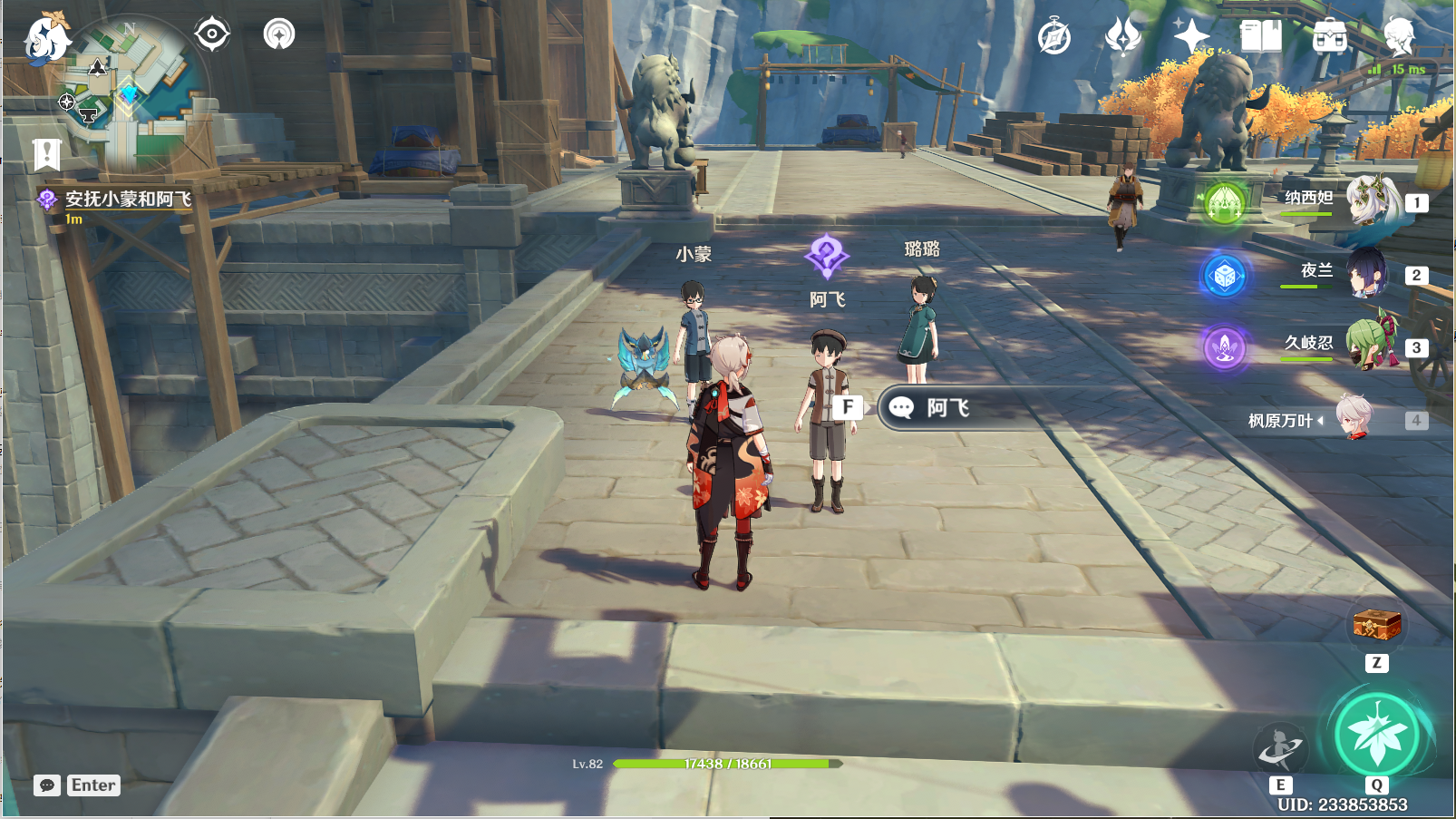
Task: Select active character 枫原万叶 in party list
Action: 1354,419
